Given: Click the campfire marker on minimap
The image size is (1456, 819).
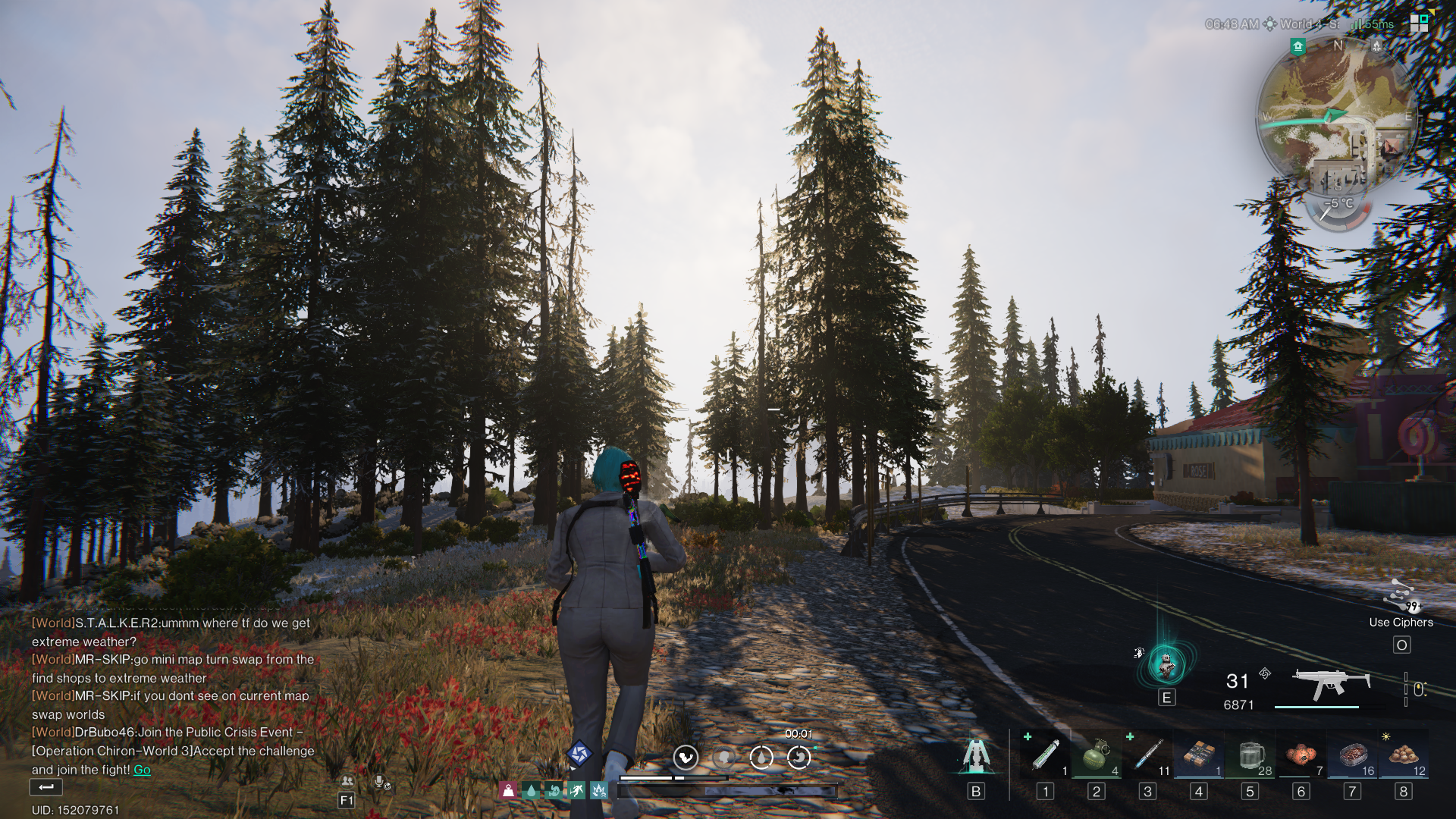Looking at the screenshot, I should tap(1376, 46).
